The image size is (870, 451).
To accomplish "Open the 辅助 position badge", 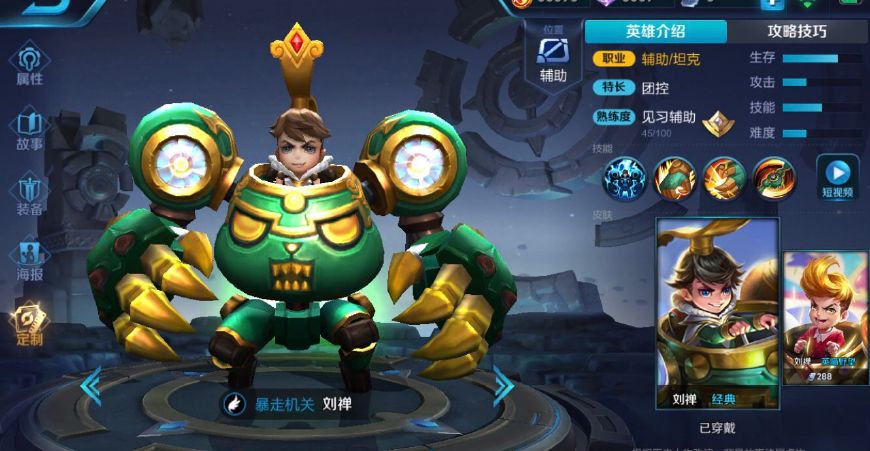I will click(553, 60).
